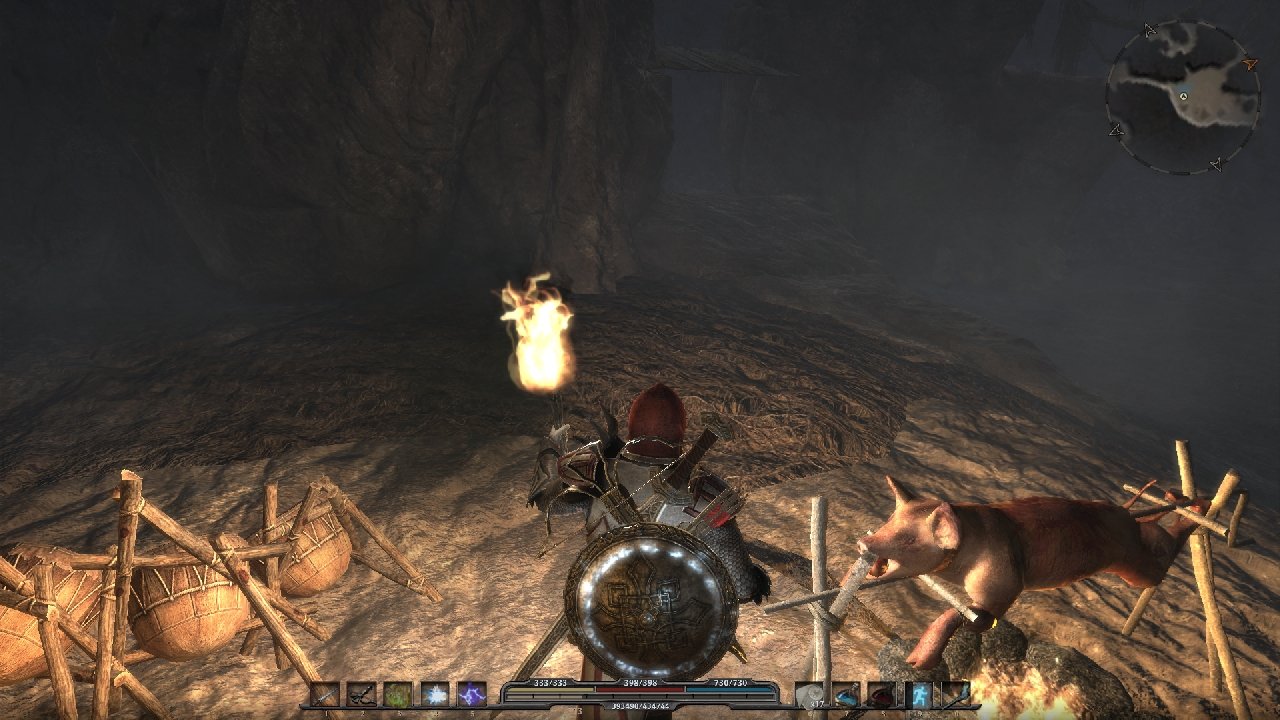Drink the blue mana potion
This screenshot has height=720, width=1280.
coord(846,694)
